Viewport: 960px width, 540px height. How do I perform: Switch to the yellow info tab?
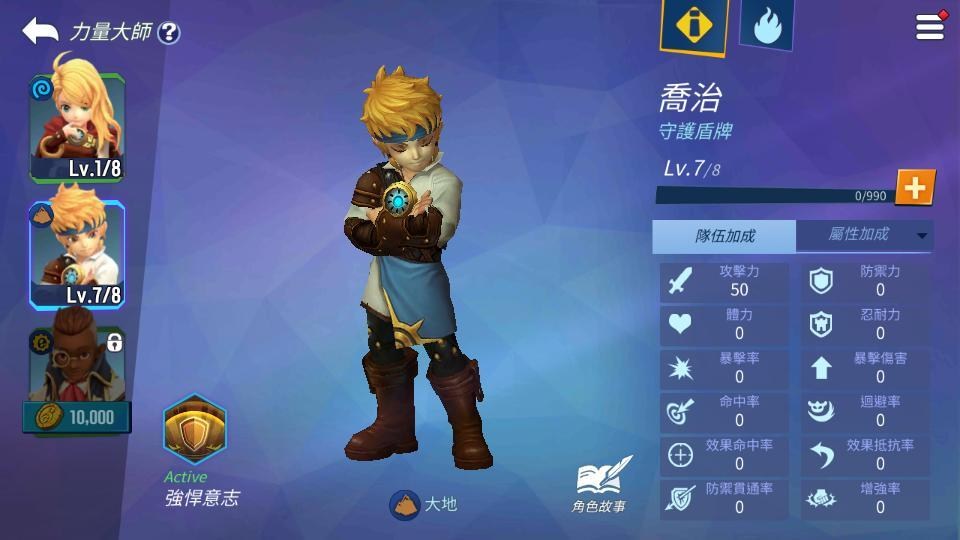coord(693,25)
